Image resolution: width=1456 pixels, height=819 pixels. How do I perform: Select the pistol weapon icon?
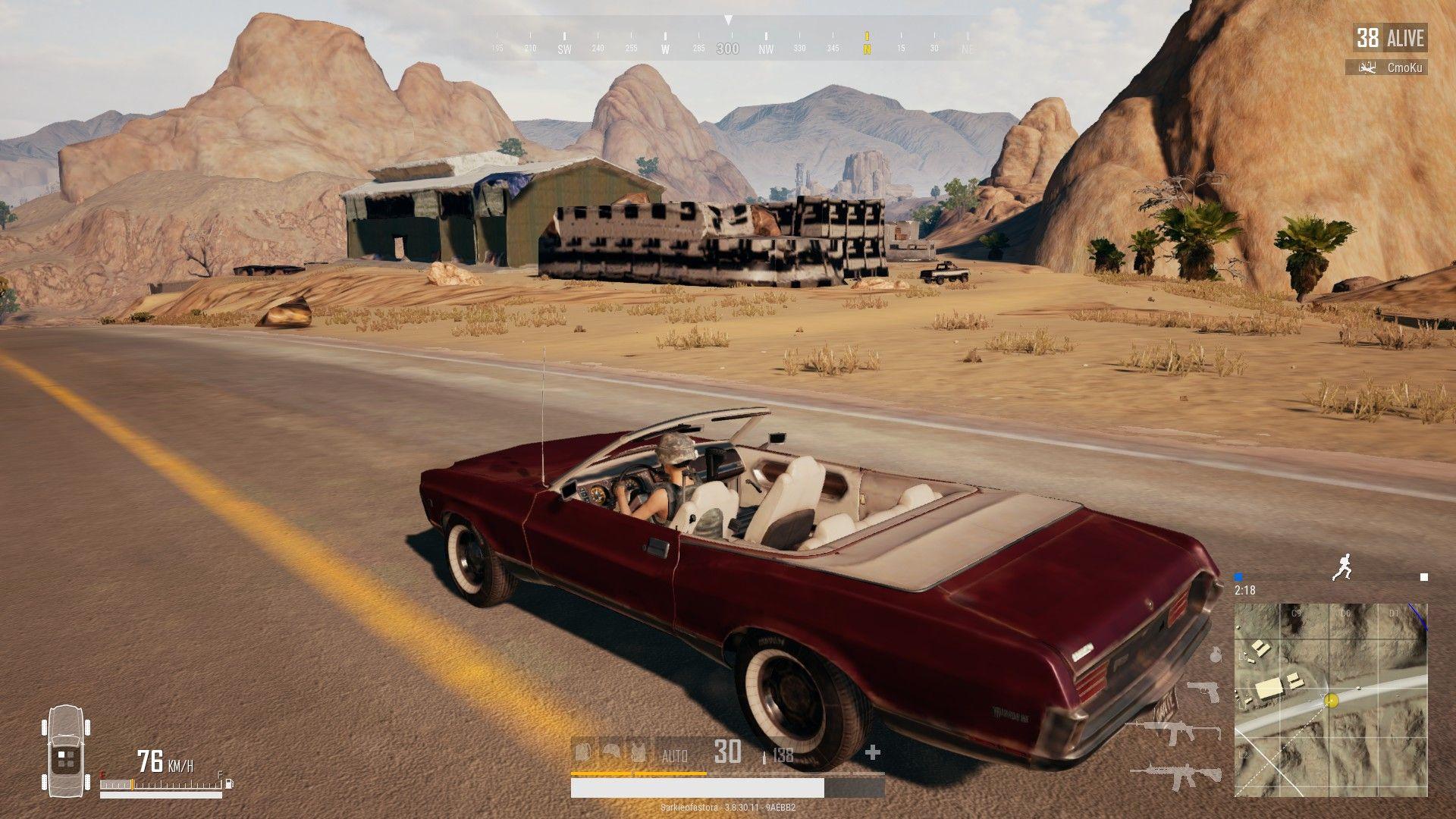[x=1201, y=692]
